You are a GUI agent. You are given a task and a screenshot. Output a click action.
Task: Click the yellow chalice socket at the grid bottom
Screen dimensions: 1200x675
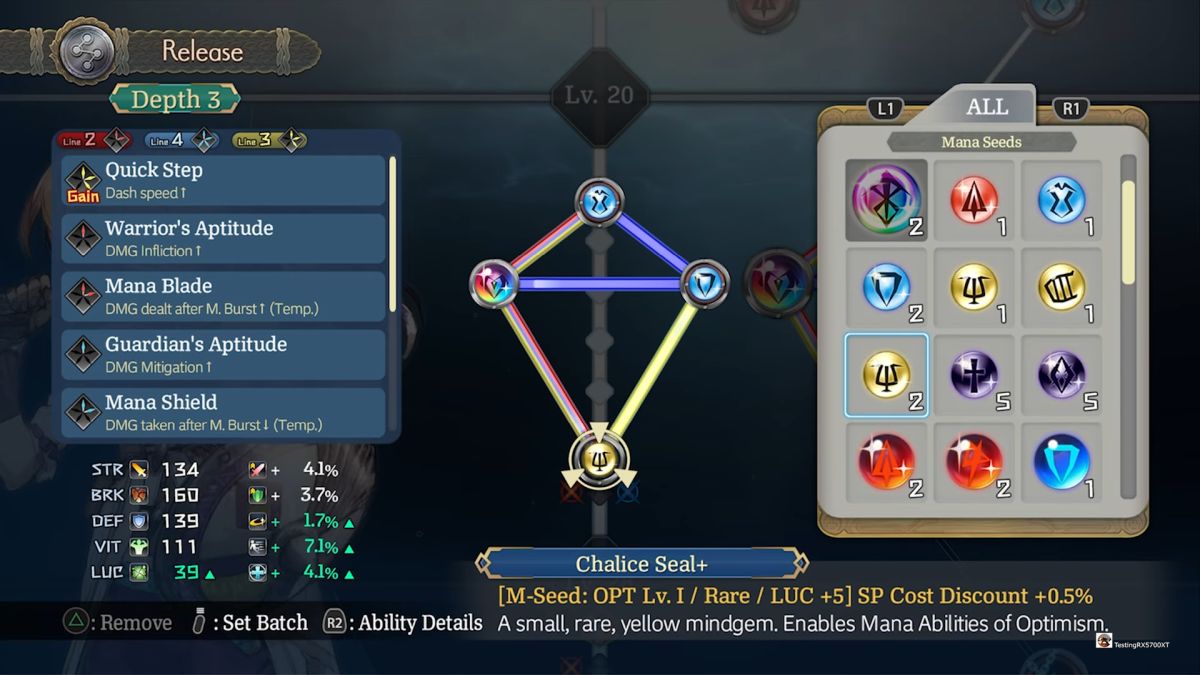pos(599,459)
